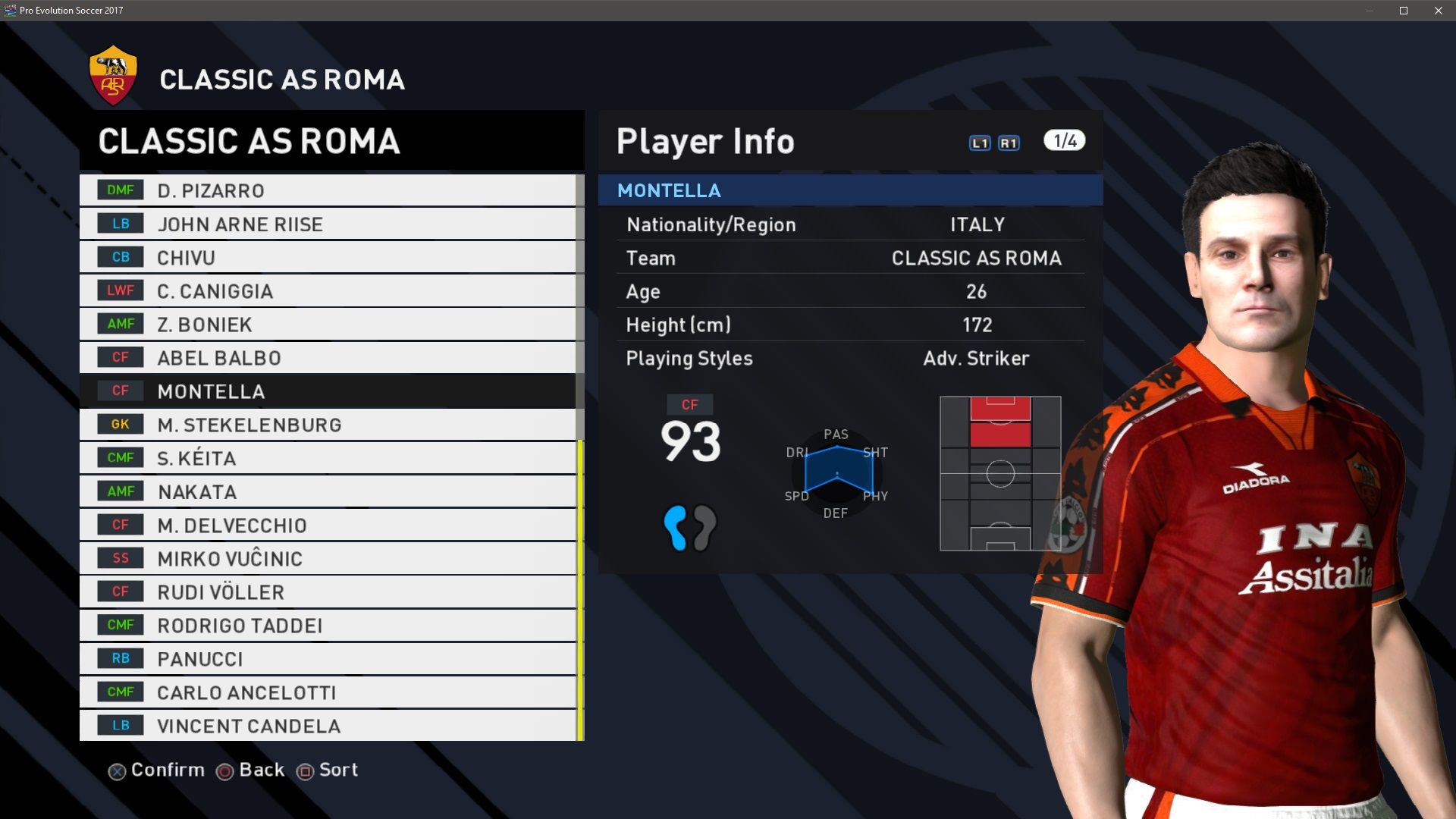This screenshot has height=819, width=1456.
Task: Choose John Arne Riise in the roster
Action: [x=328, y=224]
